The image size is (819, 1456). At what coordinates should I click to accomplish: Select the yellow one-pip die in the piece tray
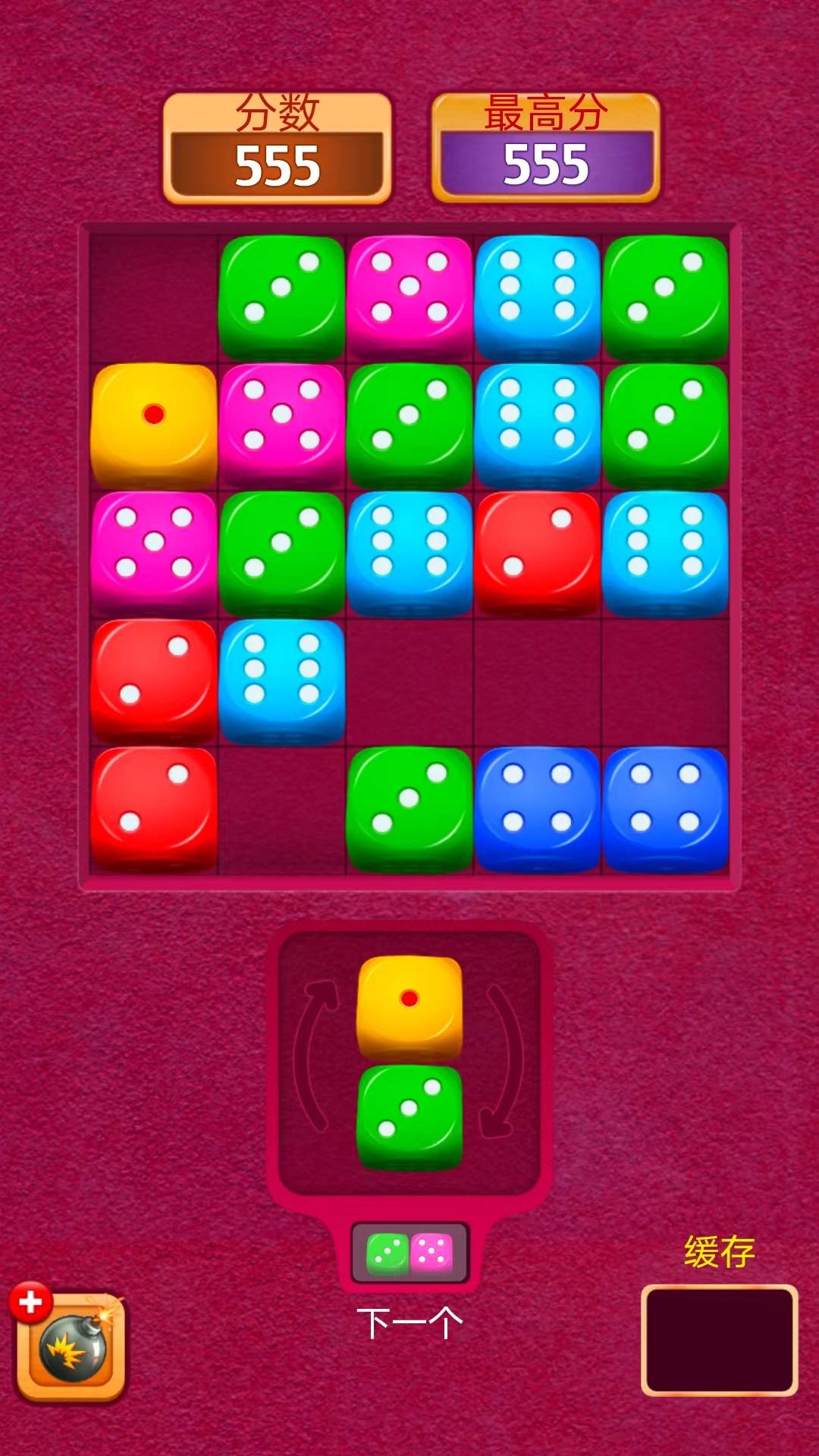[409, 1006]
